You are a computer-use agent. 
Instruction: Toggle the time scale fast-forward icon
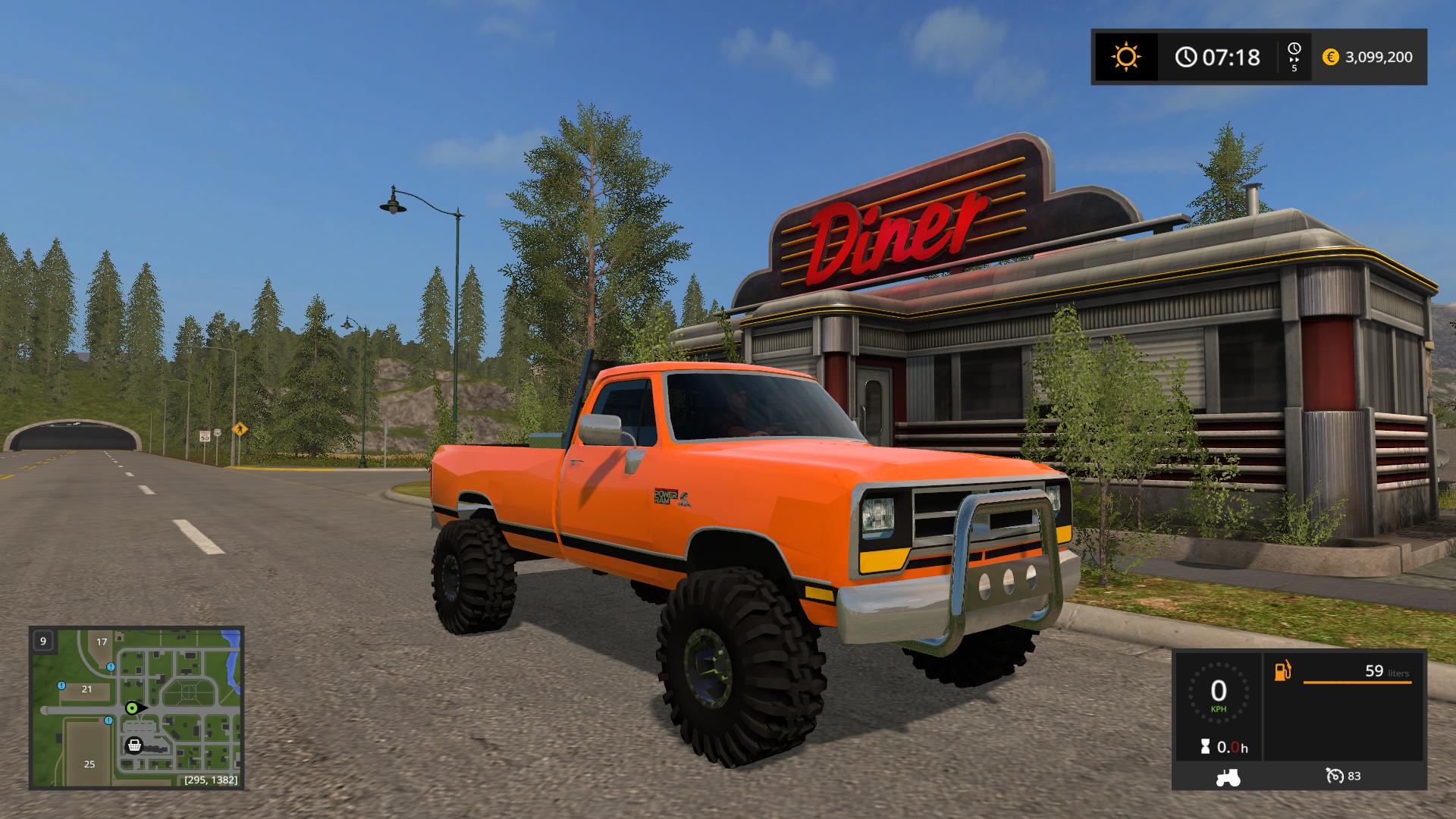click(1294, 57)
